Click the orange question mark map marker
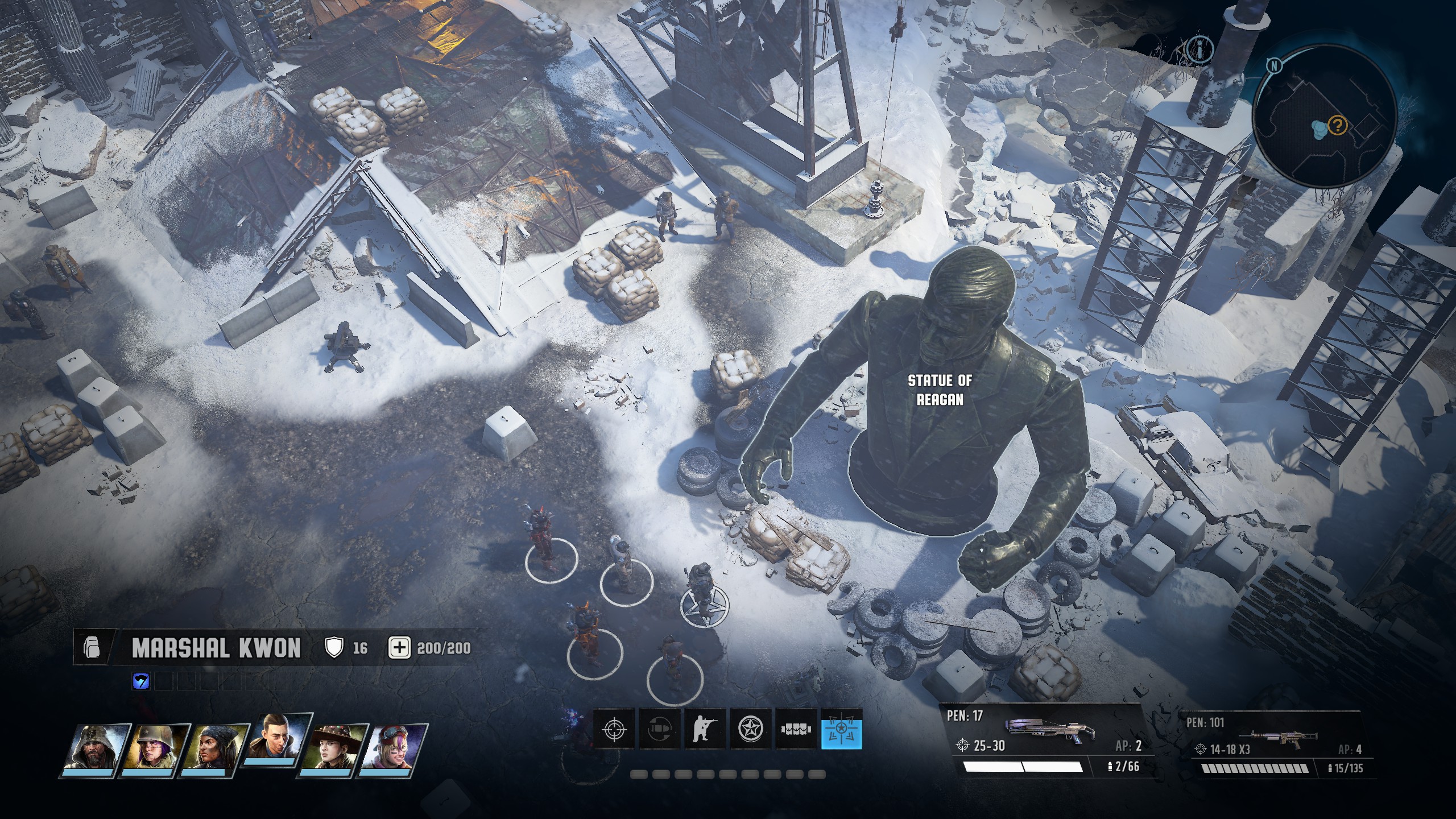 tap(1337, 125)
